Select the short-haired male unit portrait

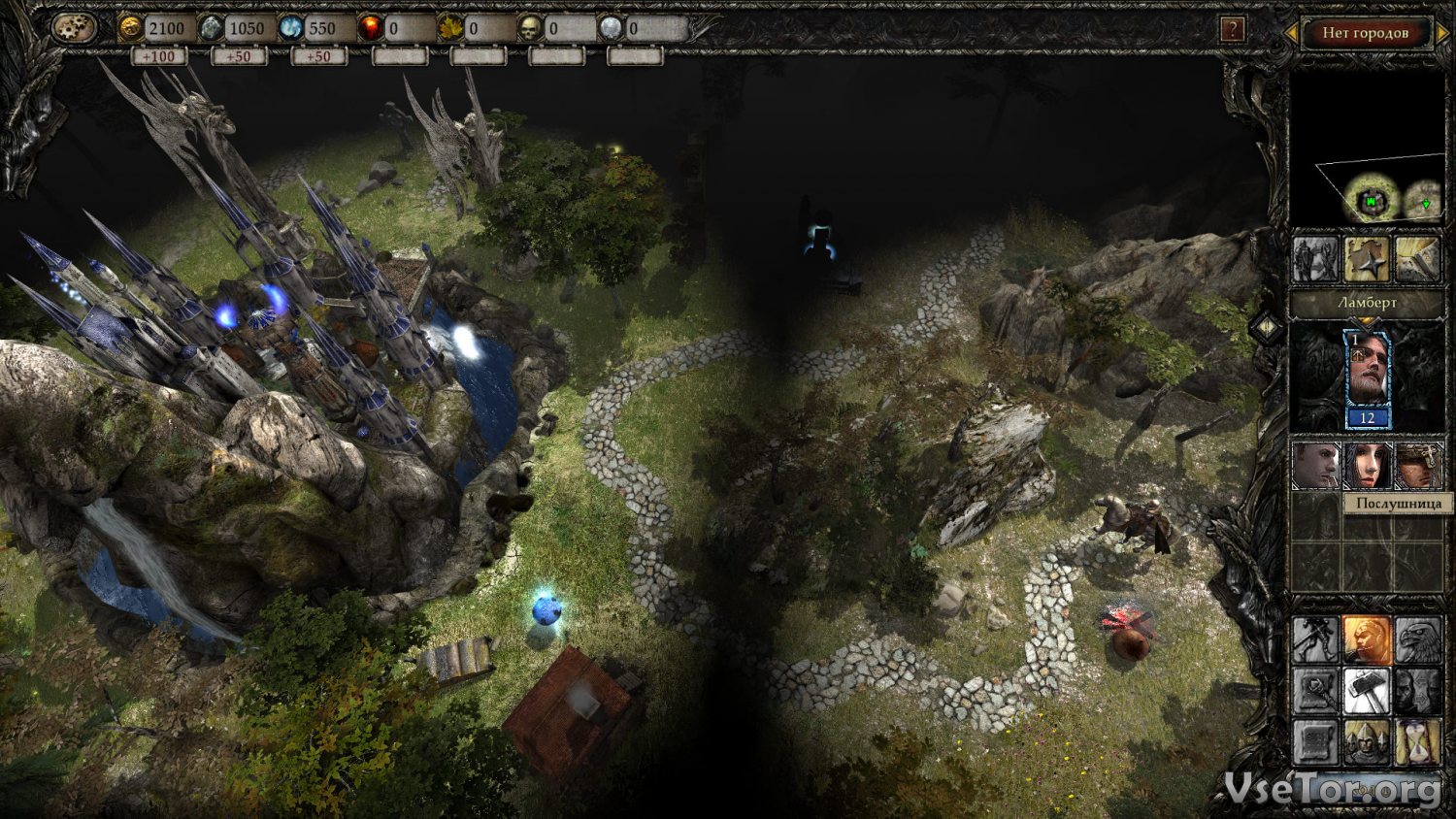1315,467
